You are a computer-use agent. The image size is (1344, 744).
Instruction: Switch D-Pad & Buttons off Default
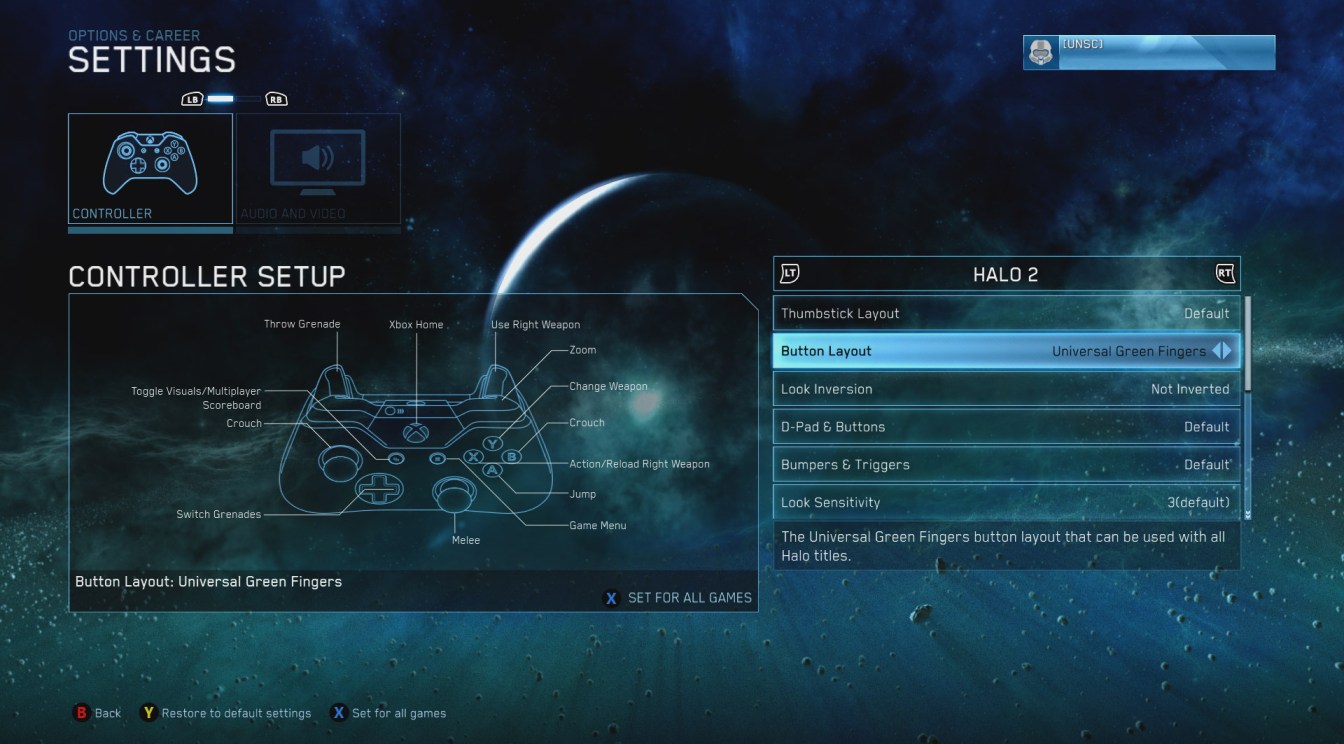(1005, 427)
